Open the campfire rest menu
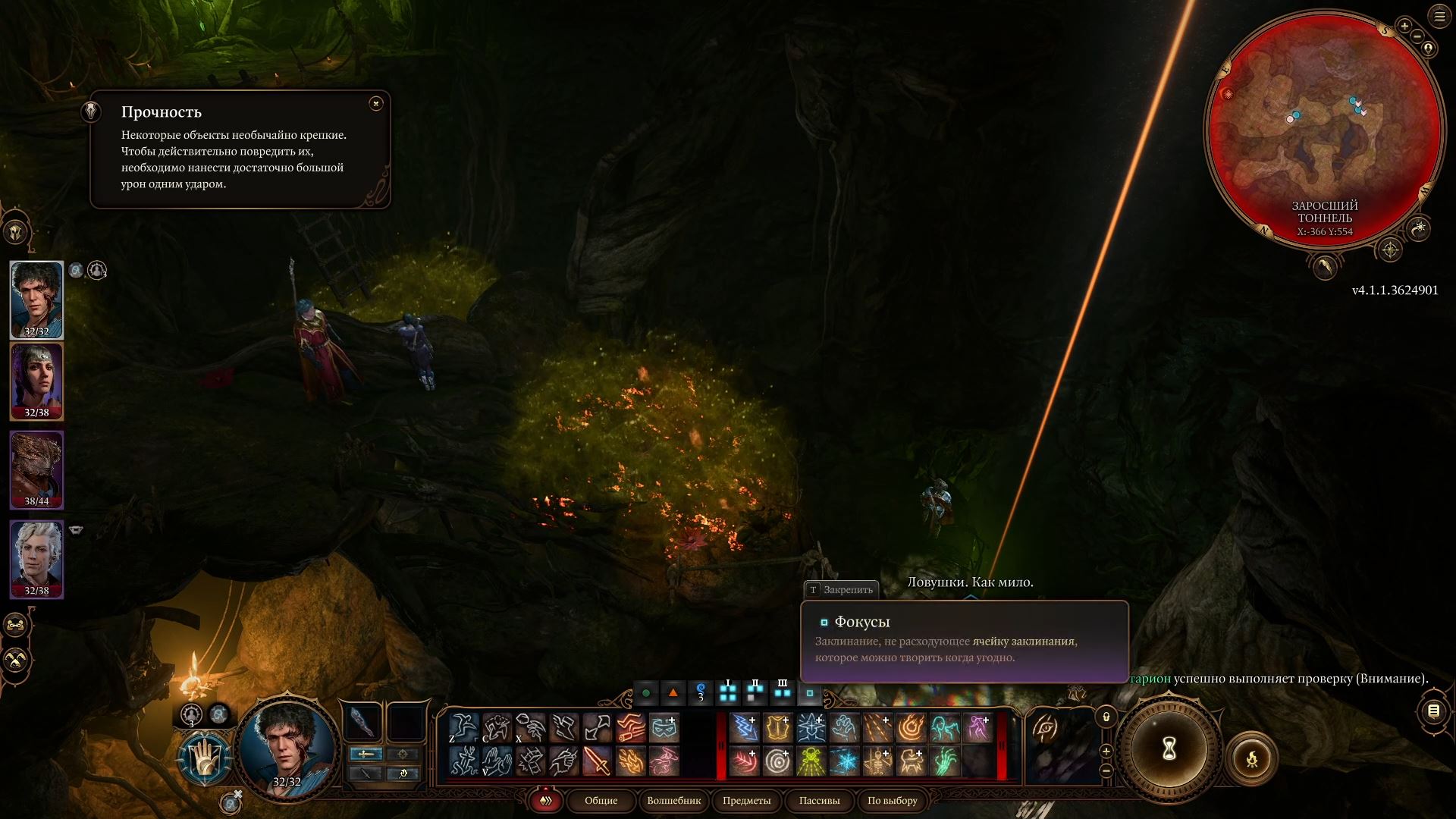 pyautogui.click(x=1251, y=758)
